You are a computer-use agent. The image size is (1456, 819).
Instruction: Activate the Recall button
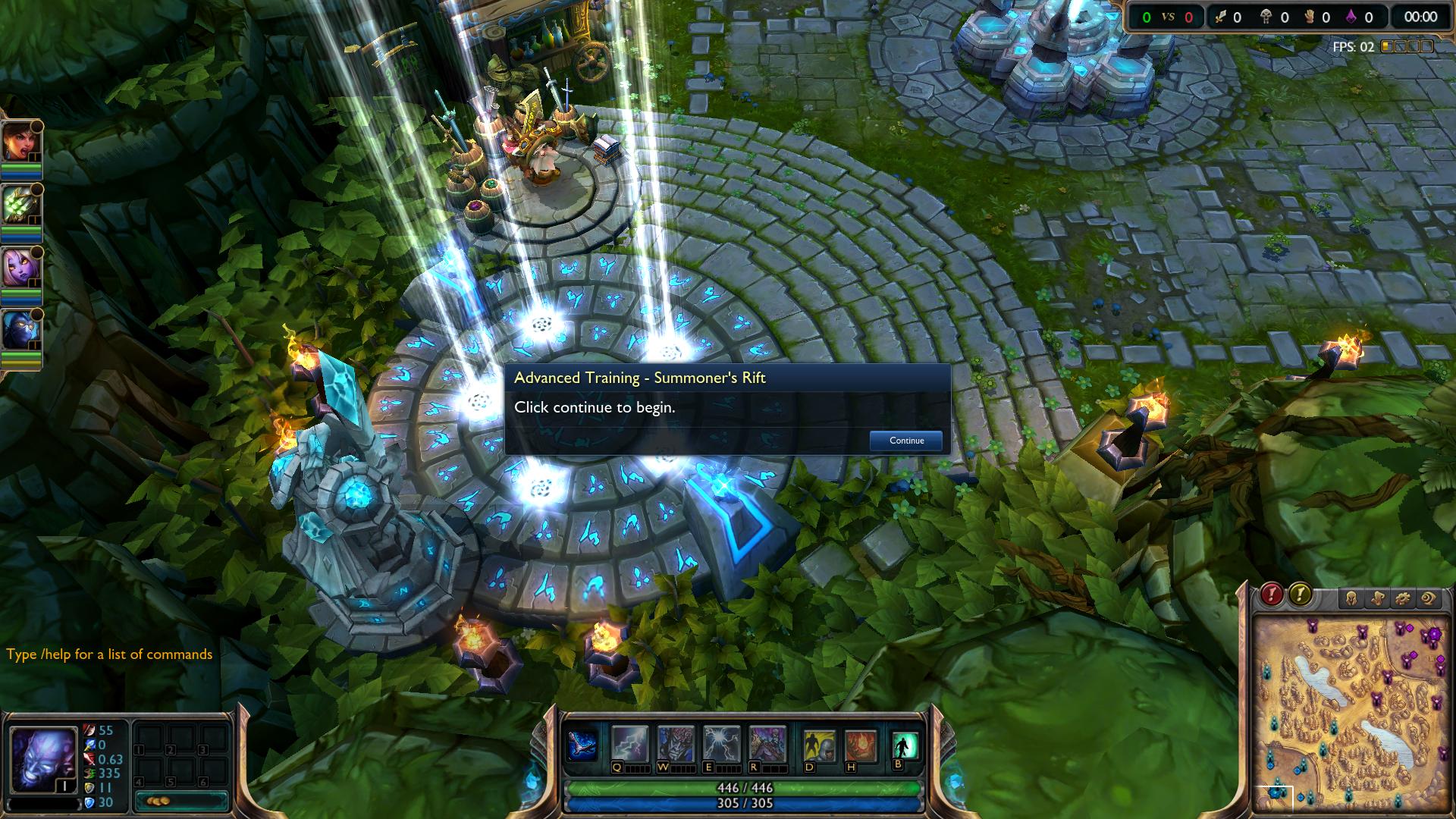tap(905, 745)
